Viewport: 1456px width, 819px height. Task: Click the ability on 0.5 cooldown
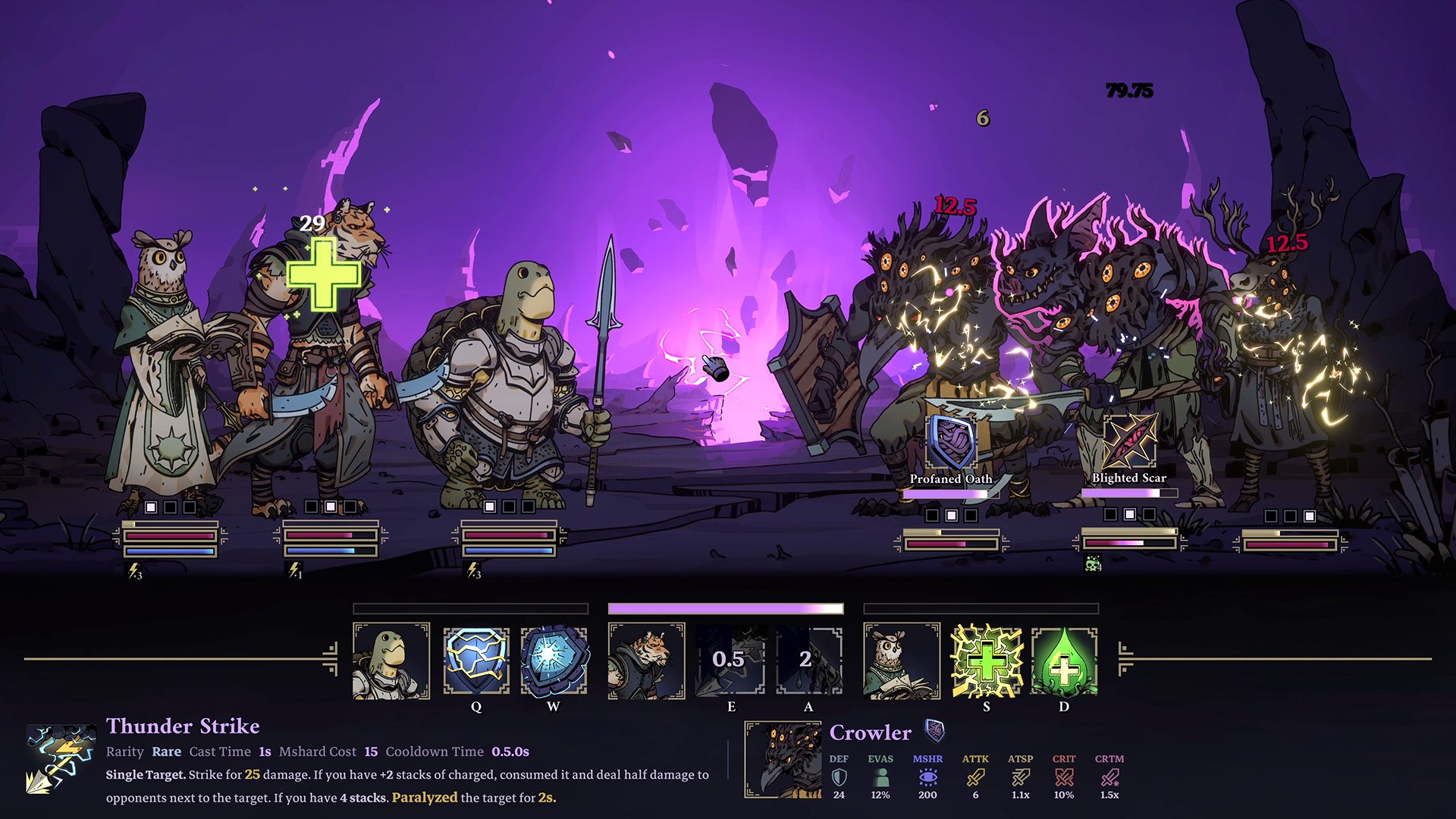pyautogui.click(x=730, y=661)
